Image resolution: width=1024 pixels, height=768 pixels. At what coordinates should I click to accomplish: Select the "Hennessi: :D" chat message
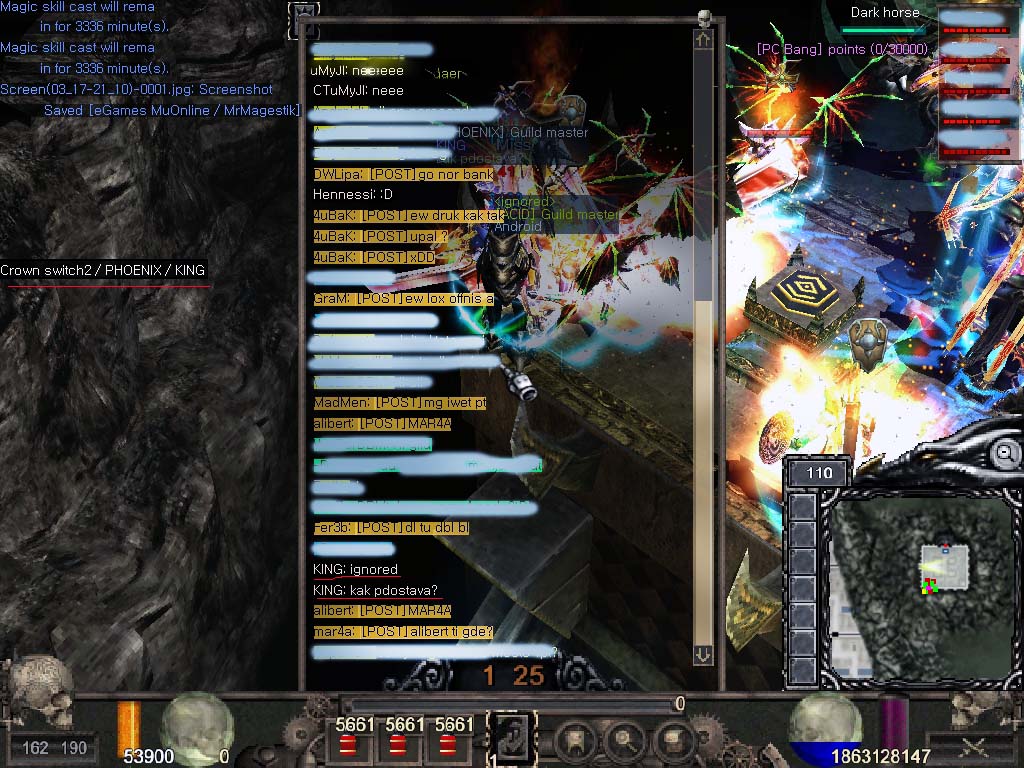coord(352,195)
